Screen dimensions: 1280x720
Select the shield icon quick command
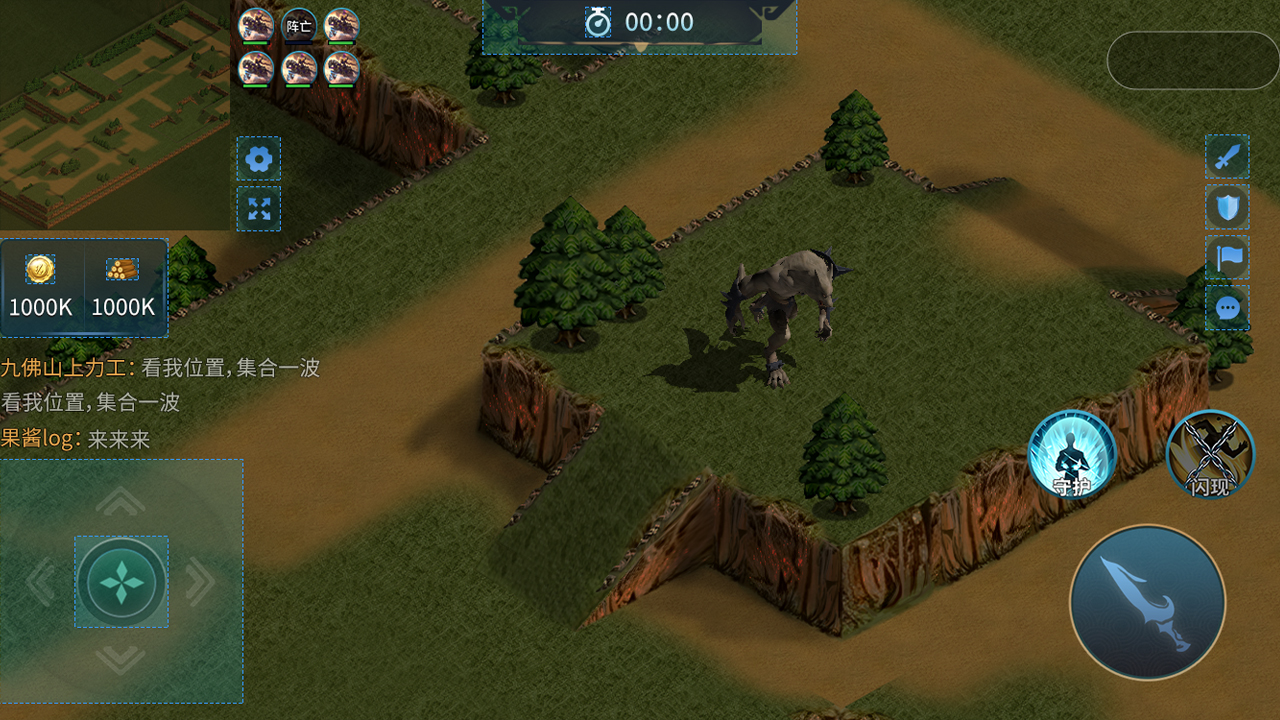[x=1227, y=207]
